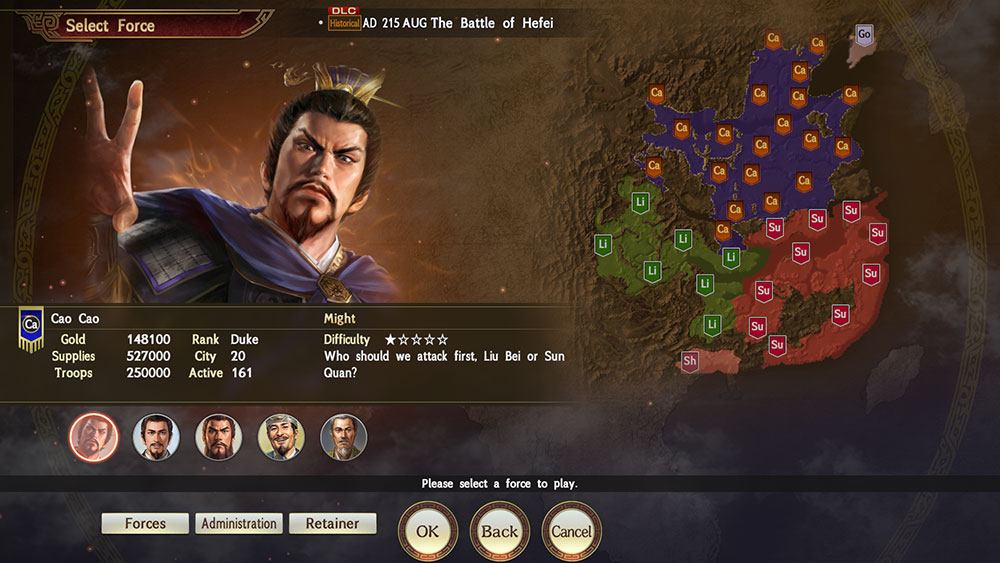Screen dimensions: 1000x563
Task: Open the Retainer option
Action: coord(333,523)
